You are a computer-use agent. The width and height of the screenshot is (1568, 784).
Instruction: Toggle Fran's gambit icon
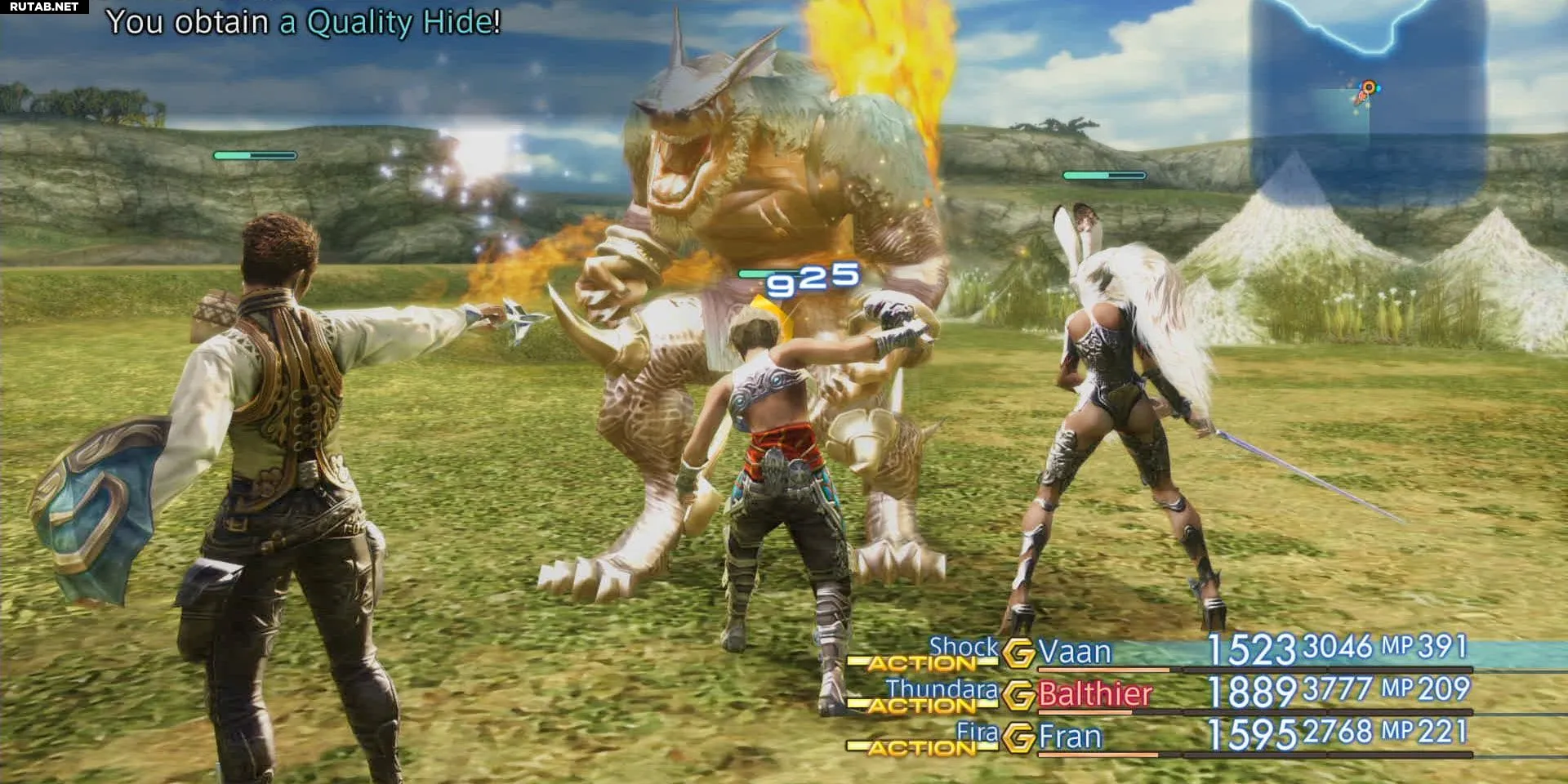click(x=1018, y=737)
